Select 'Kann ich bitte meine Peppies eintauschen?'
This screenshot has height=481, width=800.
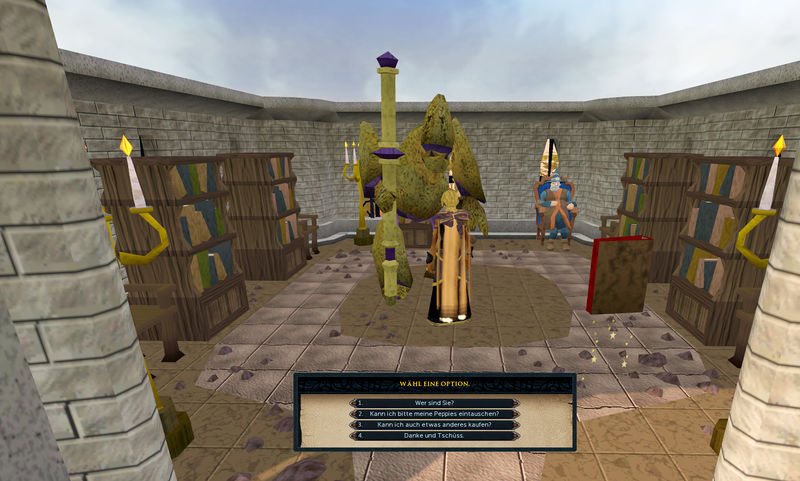[x=434, y=413]
